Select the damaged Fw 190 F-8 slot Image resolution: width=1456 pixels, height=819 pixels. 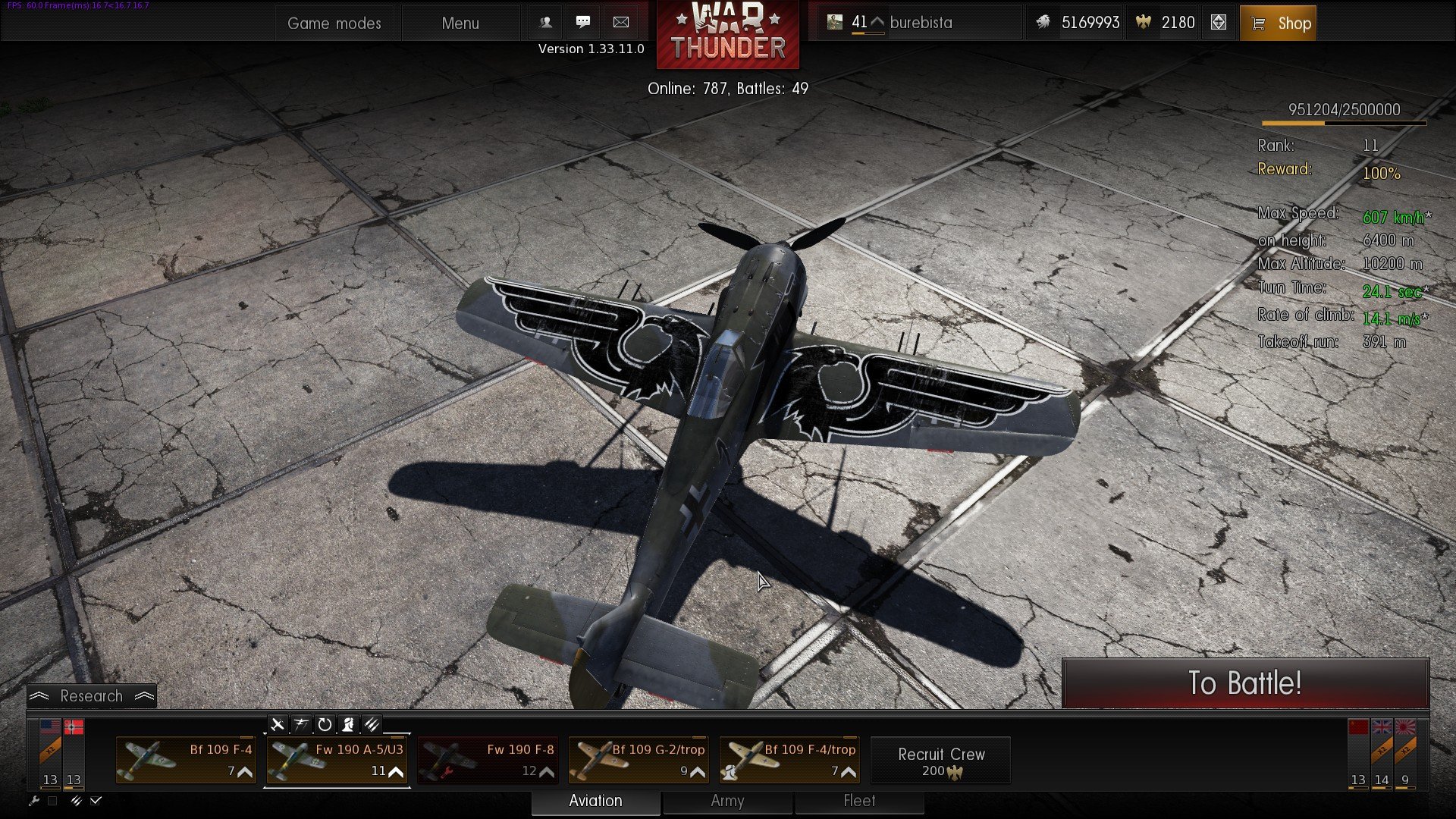[488, 760]
